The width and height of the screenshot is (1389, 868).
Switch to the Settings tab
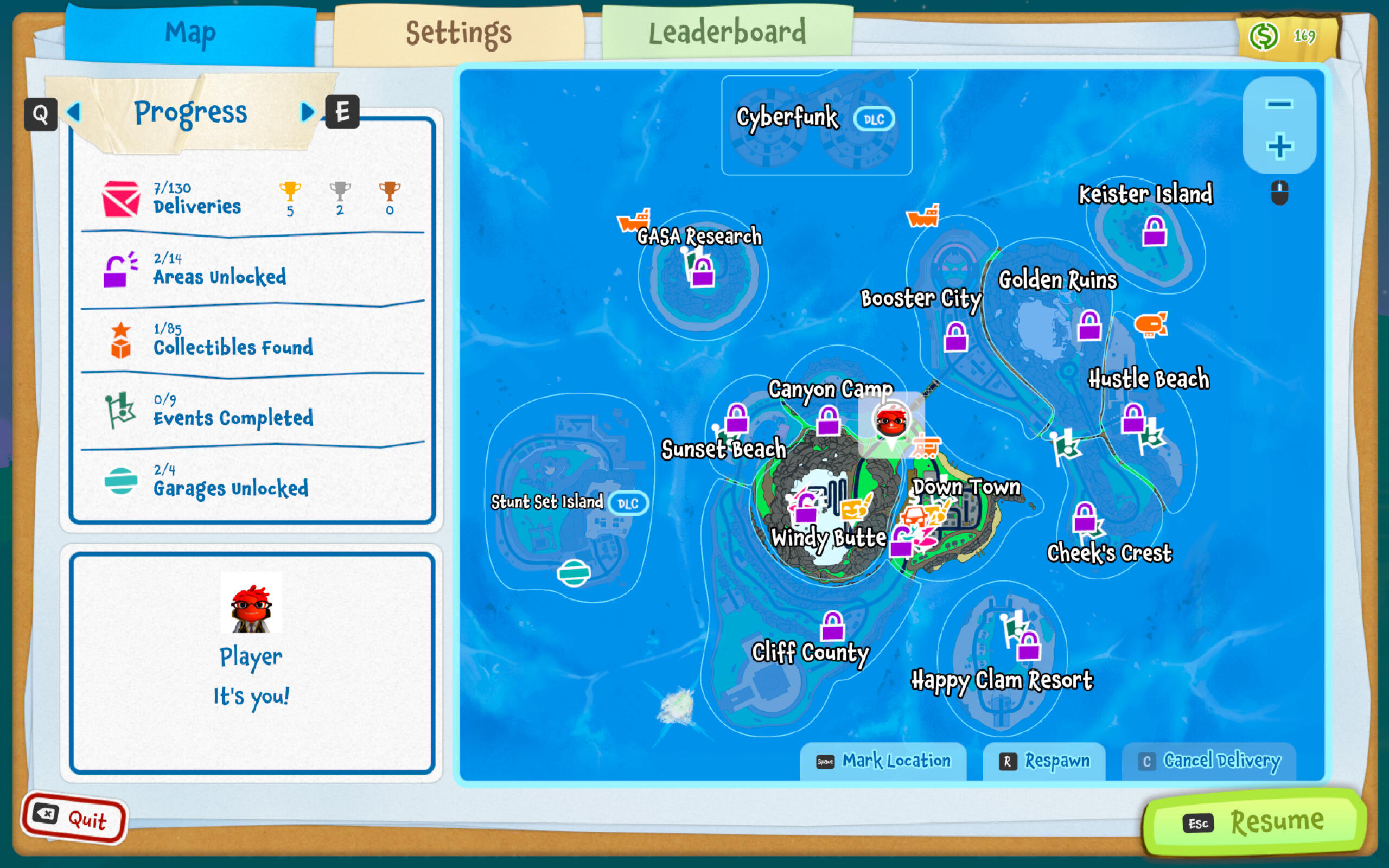(459, 33)
